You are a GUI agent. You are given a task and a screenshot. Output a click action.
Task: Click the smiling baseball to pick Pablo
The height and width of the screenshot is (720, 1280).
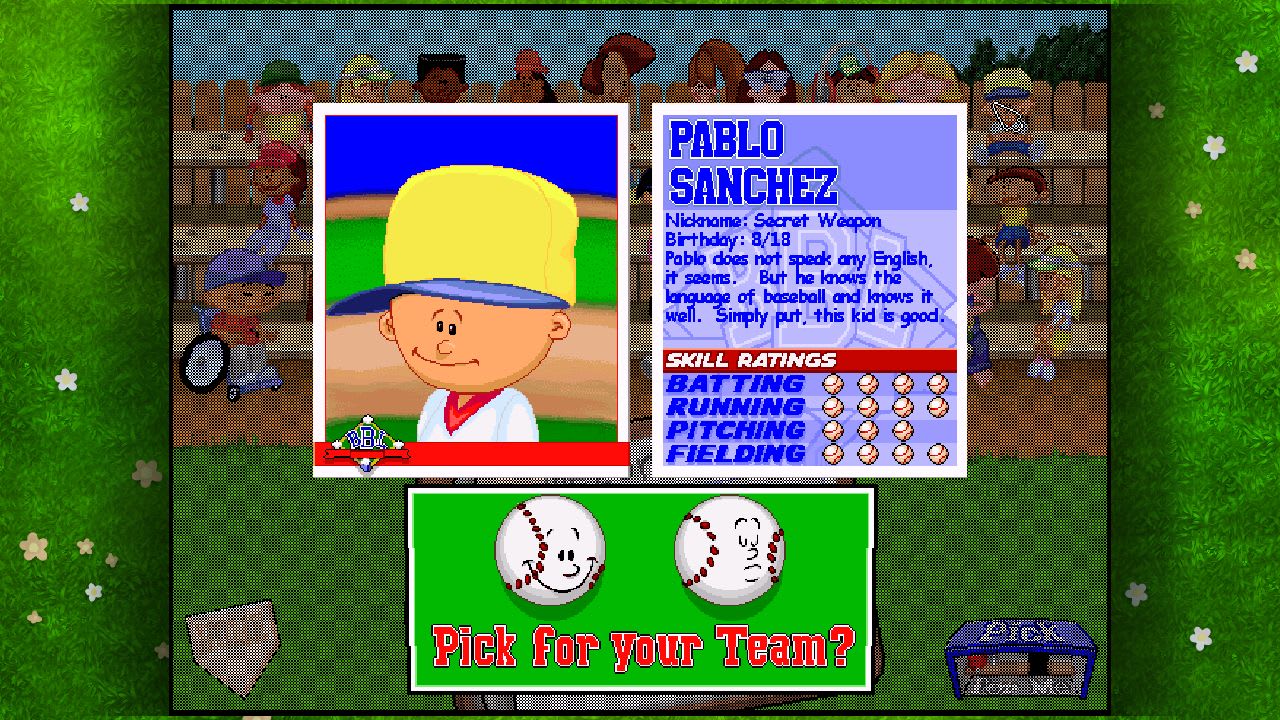550,550
